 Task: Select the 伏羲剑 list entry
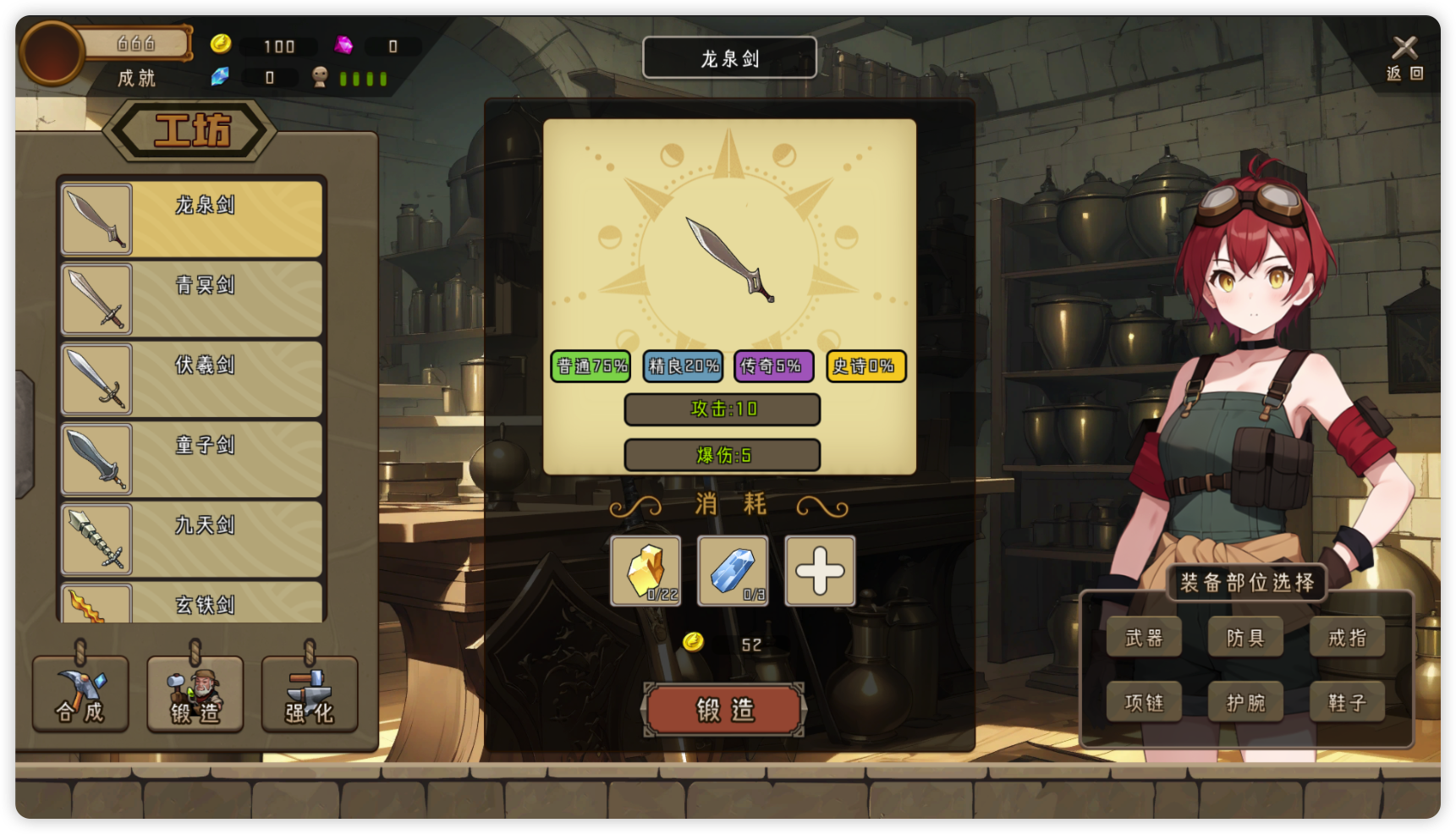click(192, 379)
